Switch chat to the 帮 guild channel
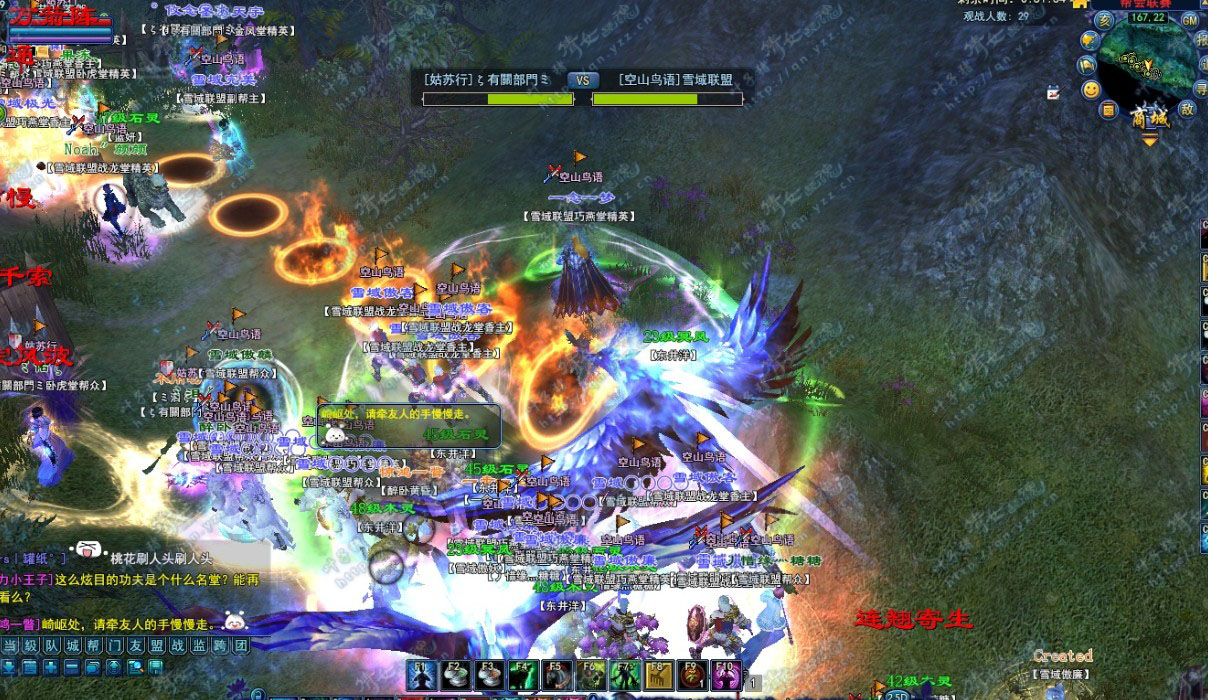 click(x=95, y=646)
